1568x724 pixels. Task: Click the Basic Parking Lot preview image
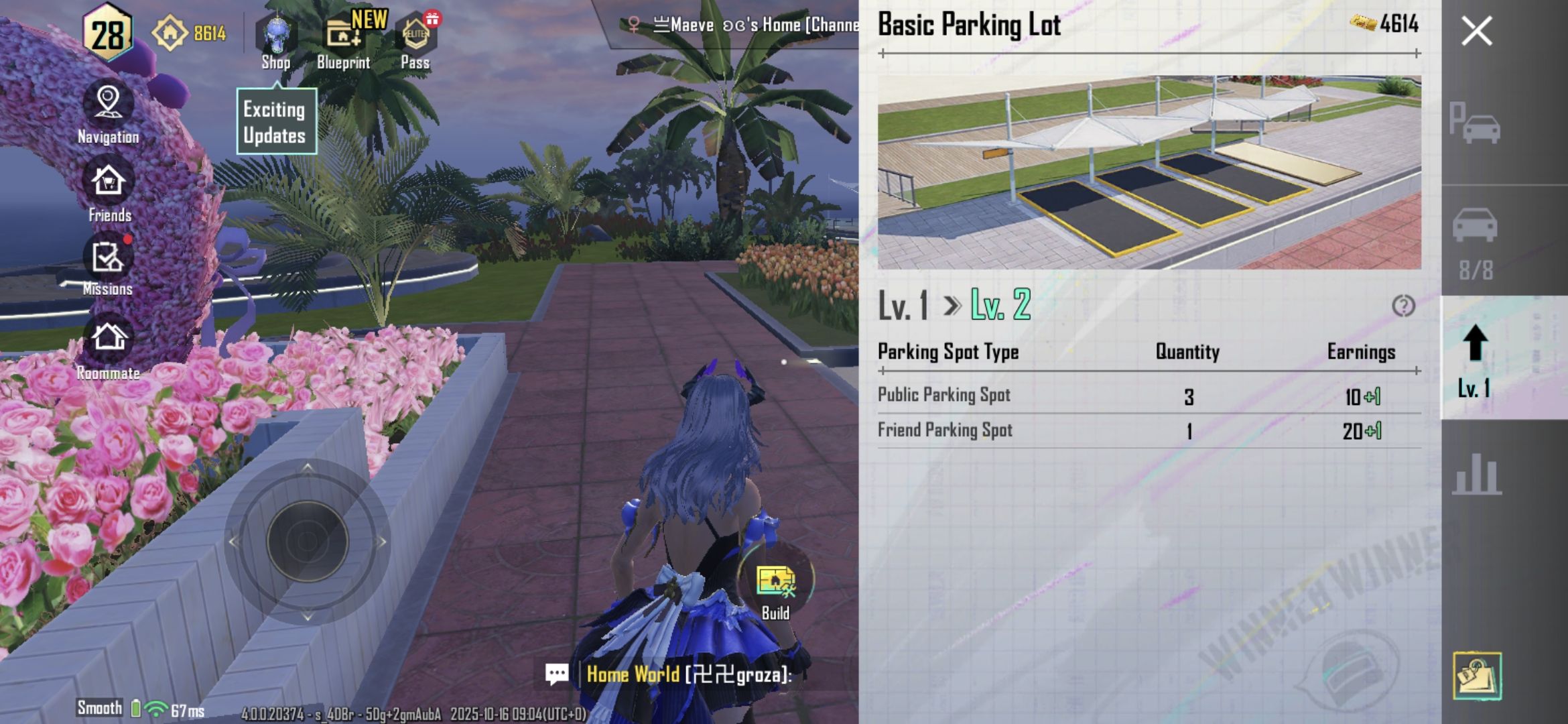tap(1149, 172)
